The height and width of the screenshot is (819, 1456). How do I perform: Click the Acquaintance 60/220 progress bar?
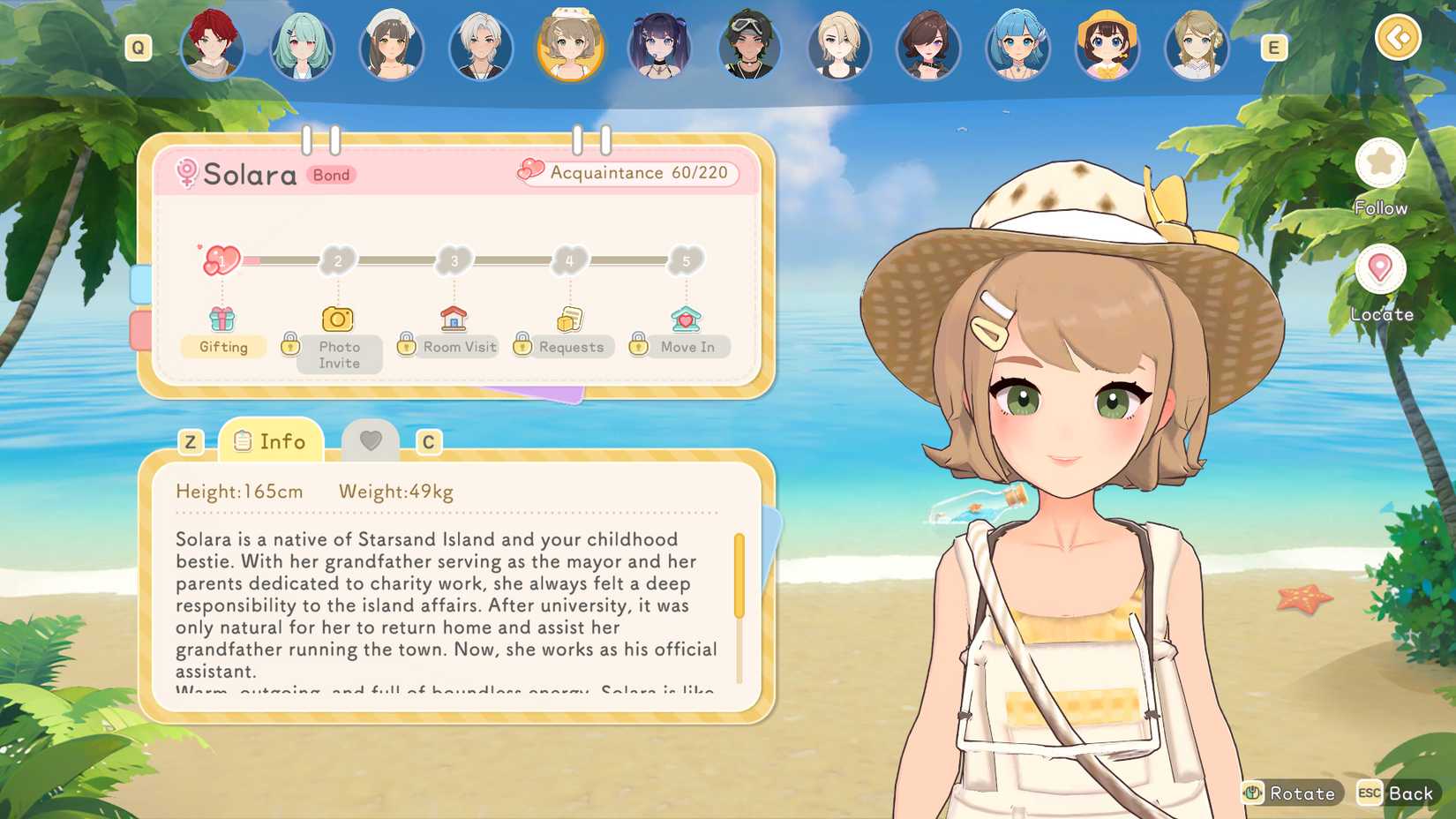point(627,173)
